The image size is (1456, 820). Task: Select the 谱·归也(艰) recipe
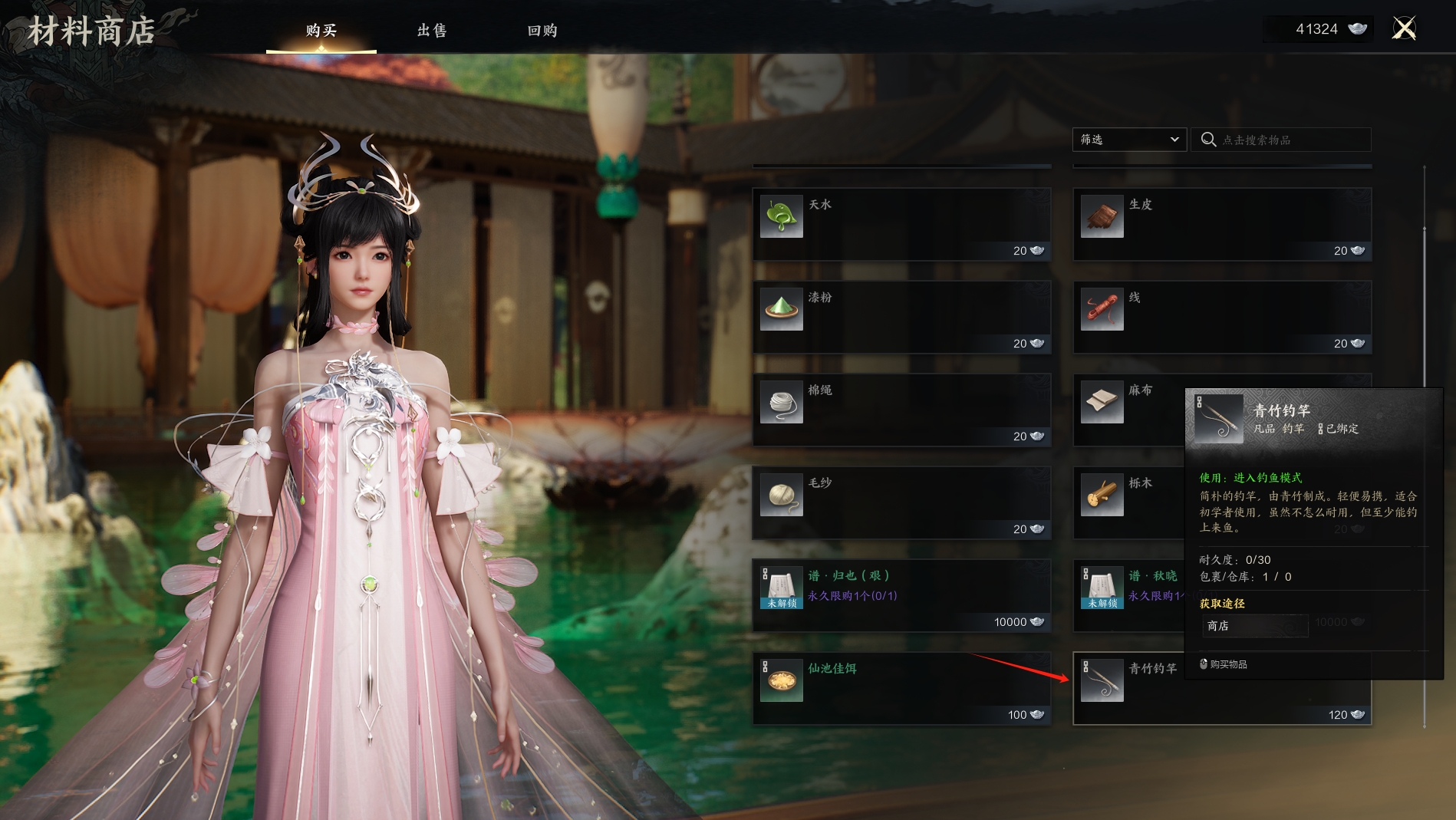pos(901,596)
